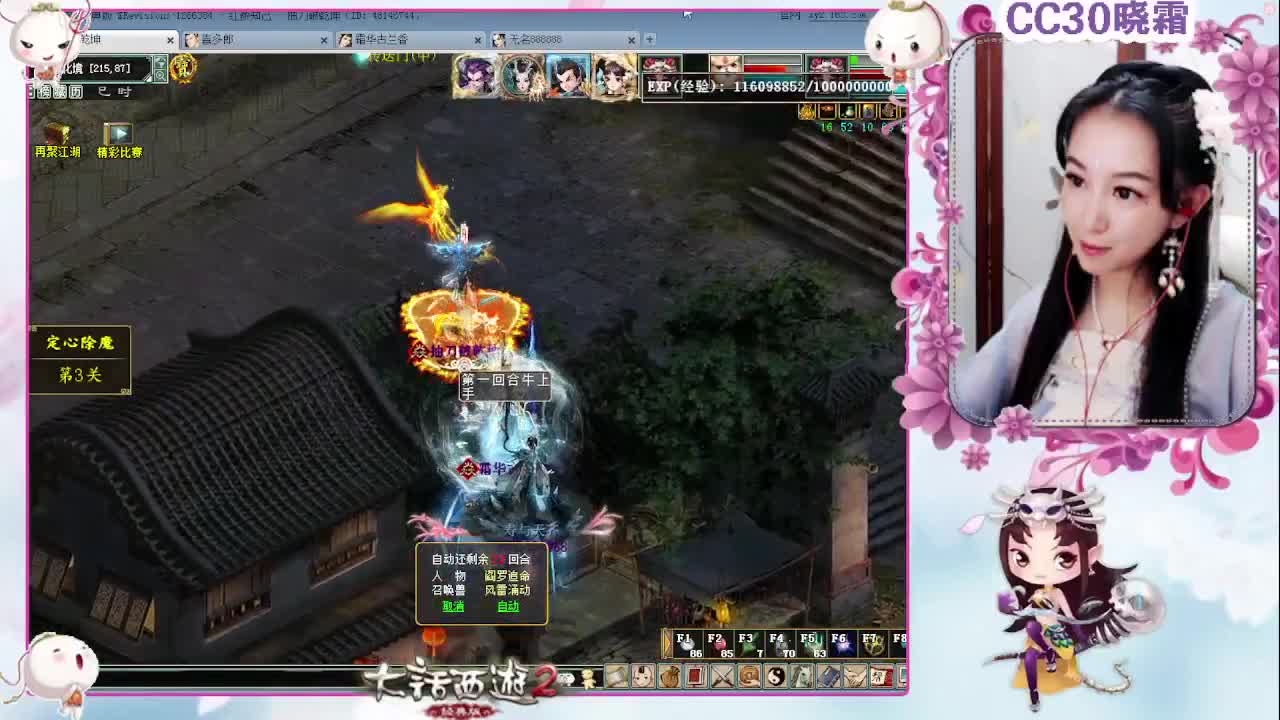
Task: Open the 精彩比赛 video icon
Action: coord(119,135)
